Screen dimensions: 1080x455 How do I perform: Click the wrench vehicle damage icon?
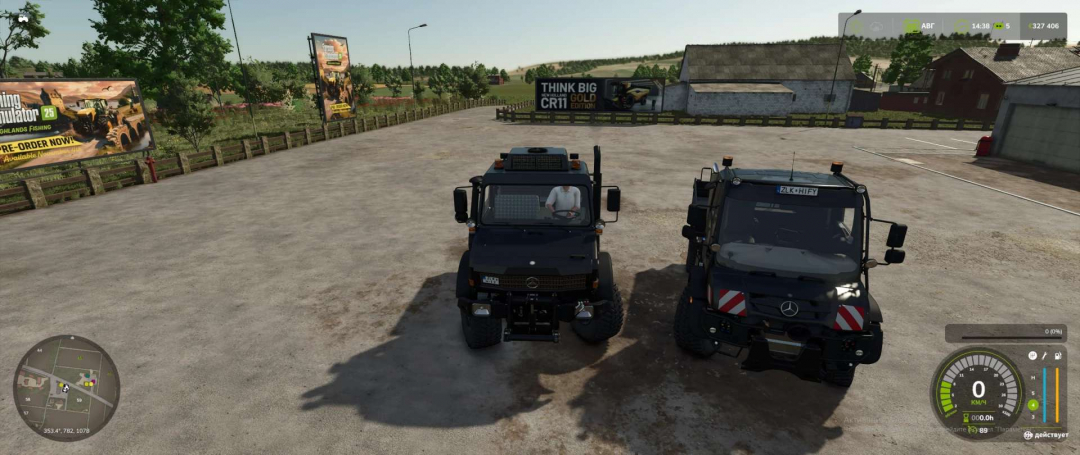click(1044, 355)
